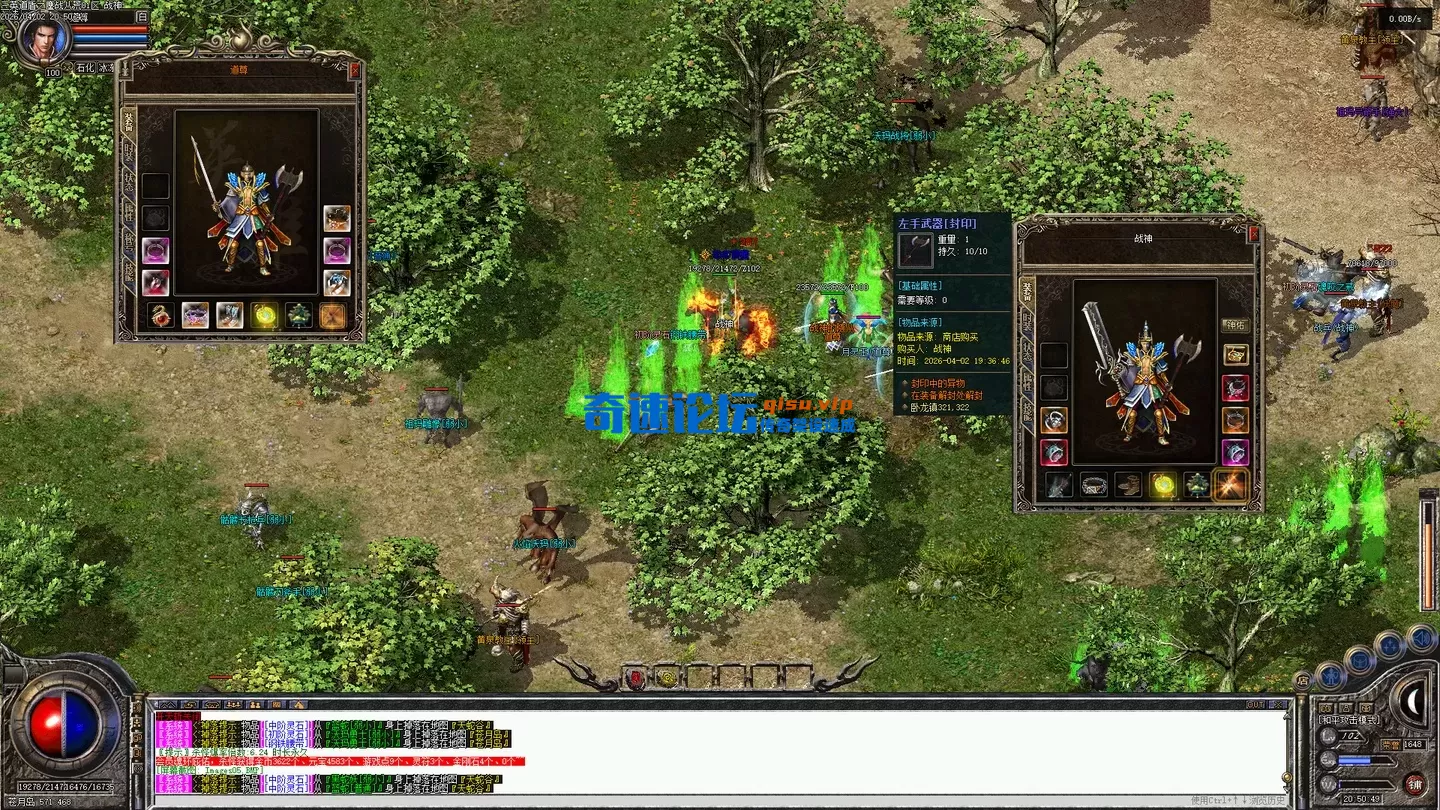Click the 神佑 button in 战神 panel
Viewport: 1440px width, 810px height.
click(1235, 325)
